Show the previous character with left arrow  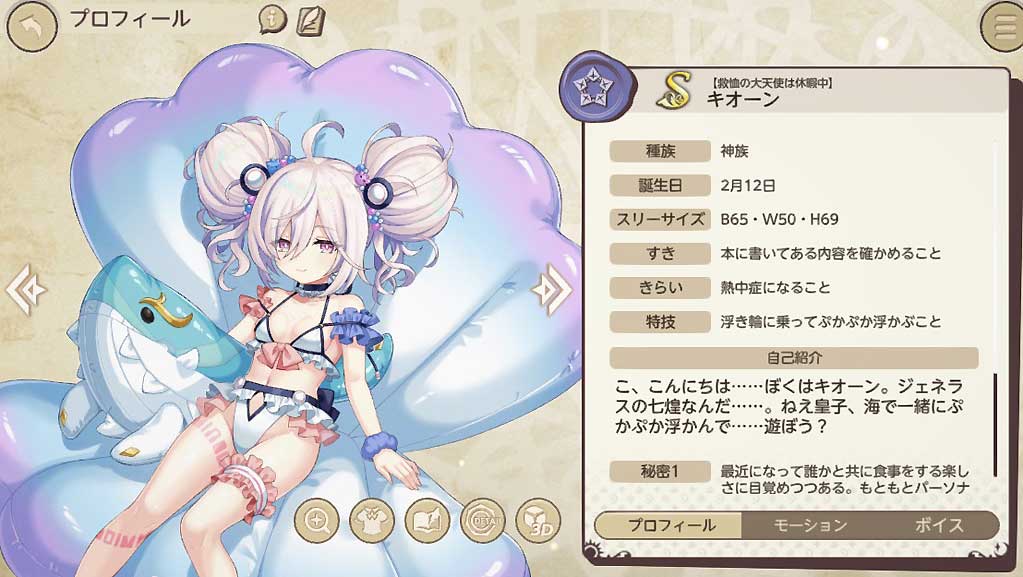click(x=24, y=290)
